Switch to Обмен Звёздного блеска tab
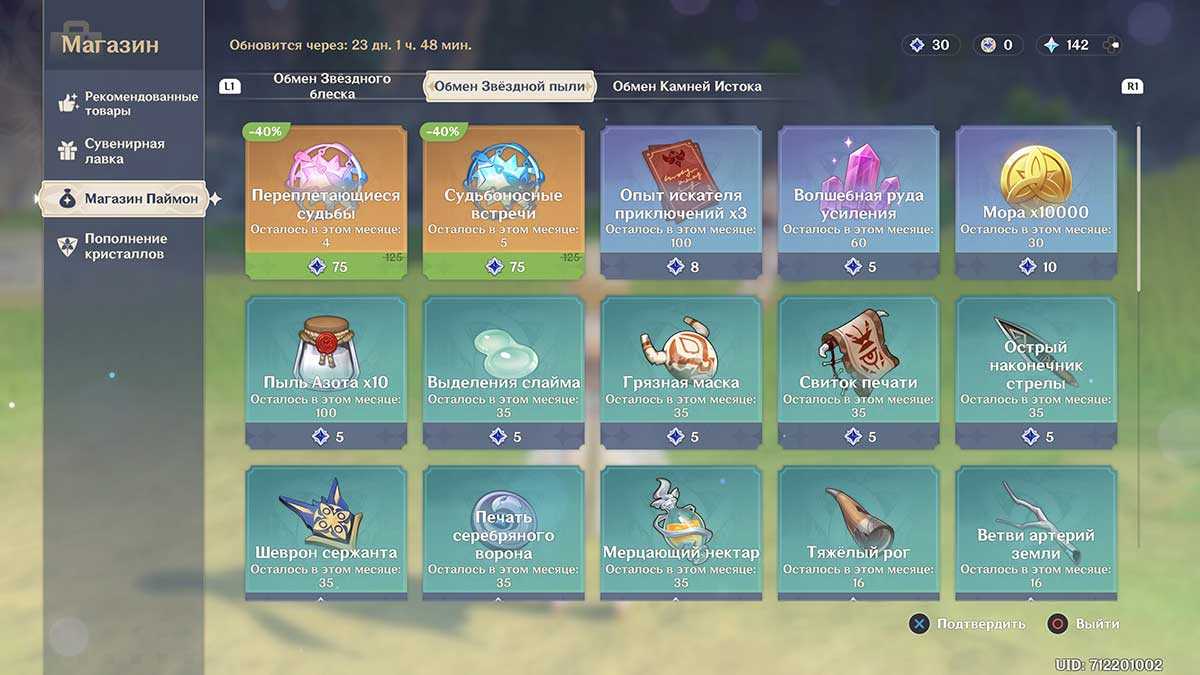1200x675 pixels. [x=318, y=86]
